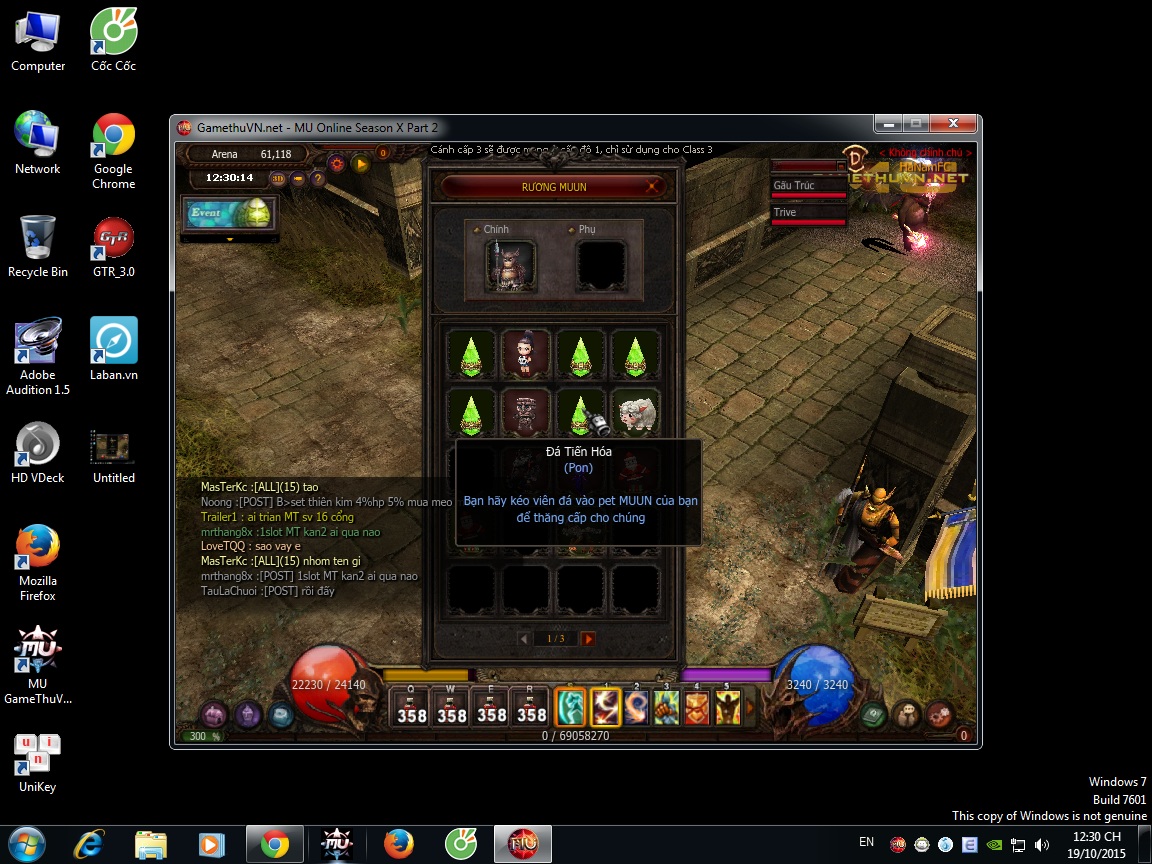Go to the next Muun chest page

tap(588, 638)
